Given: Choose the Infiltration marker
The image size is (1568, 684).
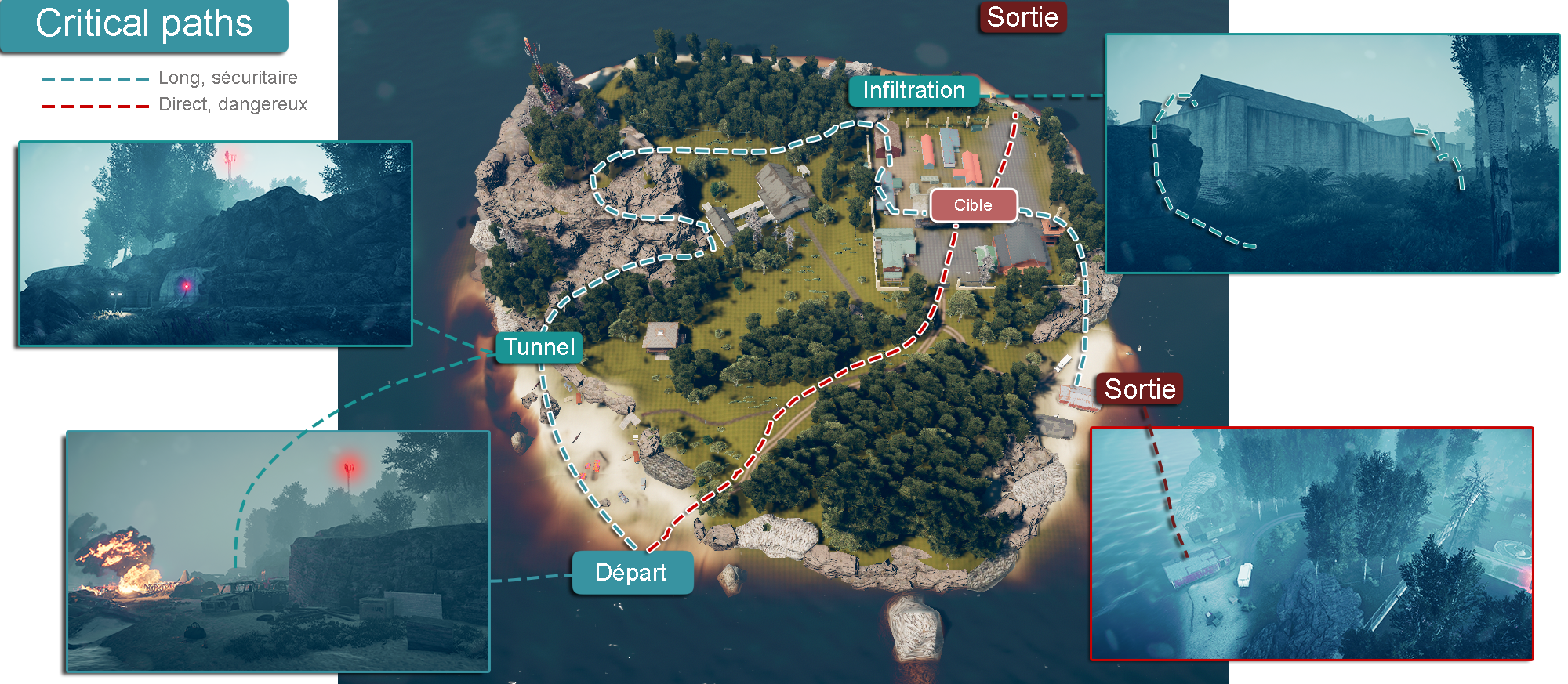Looking at the screenshot, I should 913,91.
